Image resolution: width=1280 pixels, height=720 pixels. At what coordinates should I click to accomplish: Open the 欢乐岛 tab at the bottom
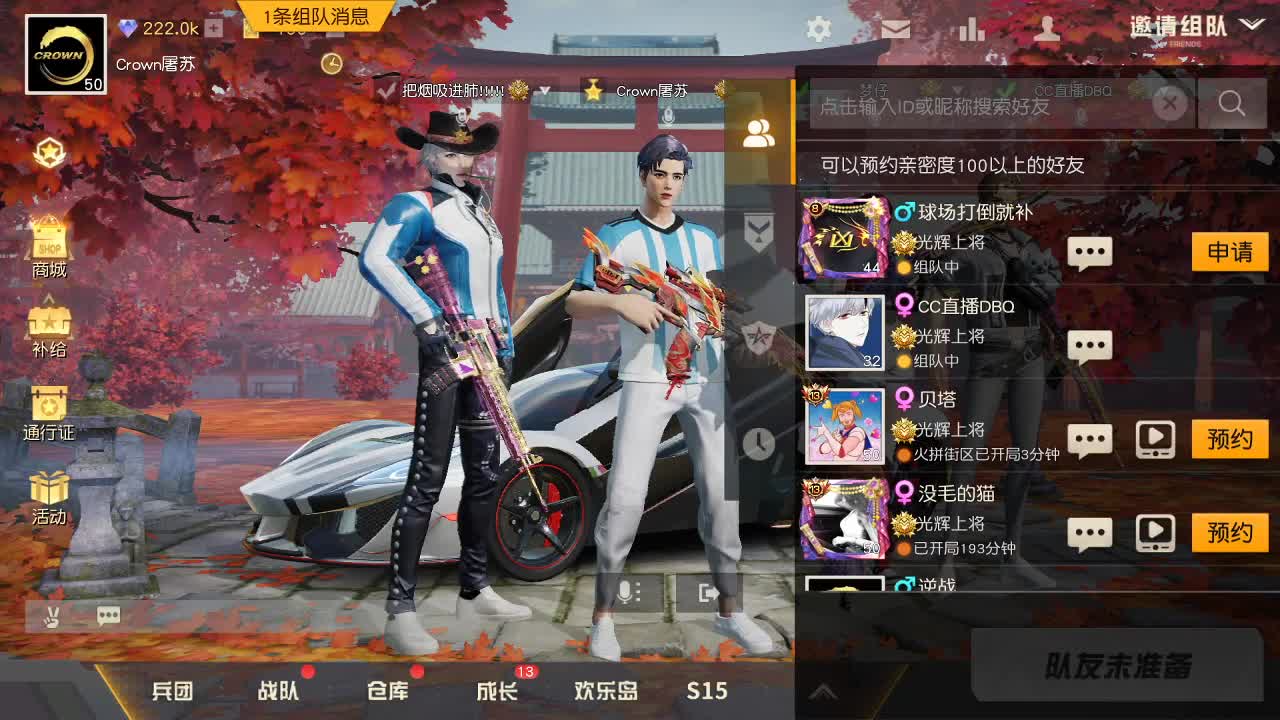tap(605, 690)
